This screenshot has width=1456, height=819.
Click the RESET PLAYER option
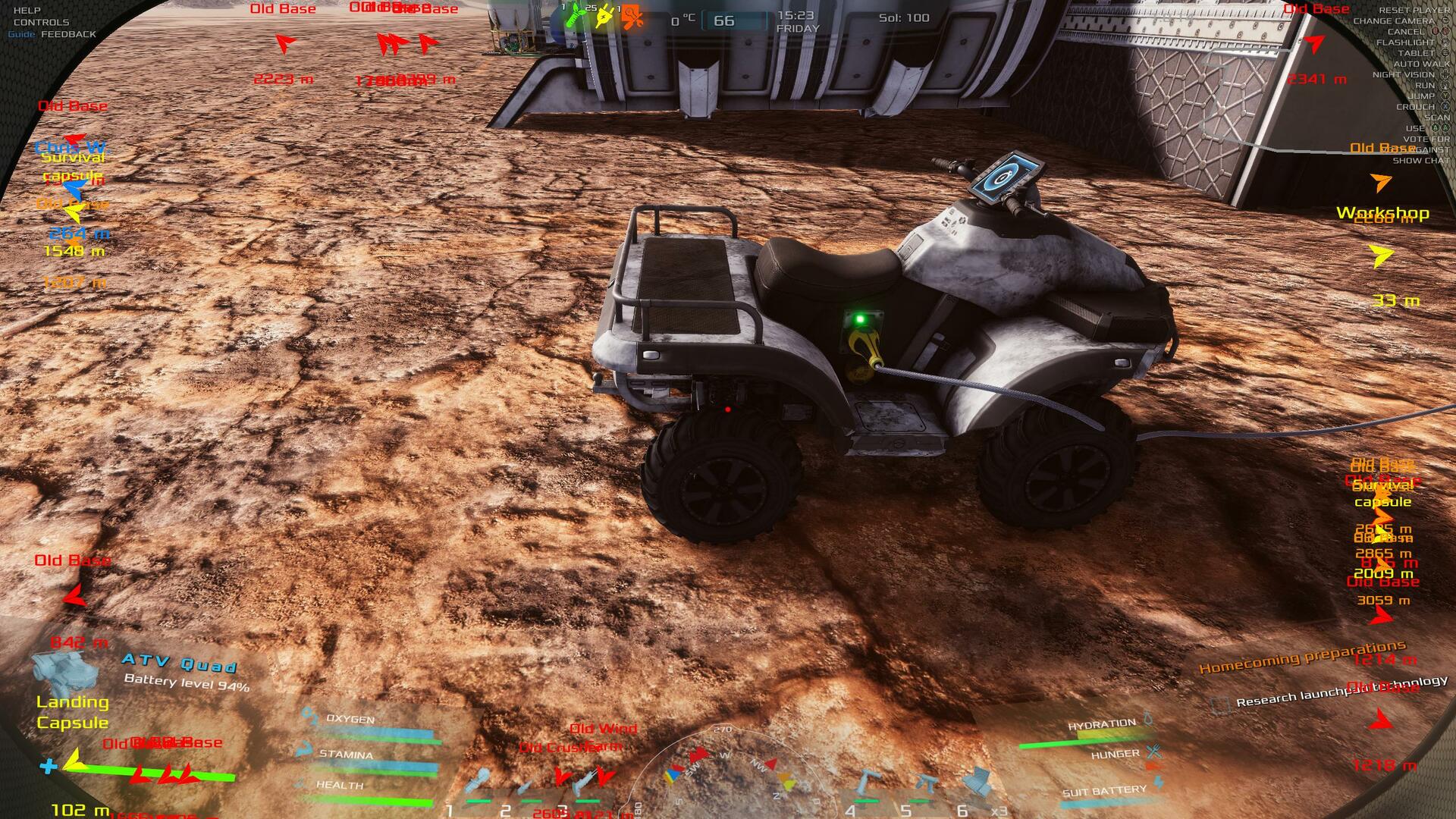tap(1414, 11)
